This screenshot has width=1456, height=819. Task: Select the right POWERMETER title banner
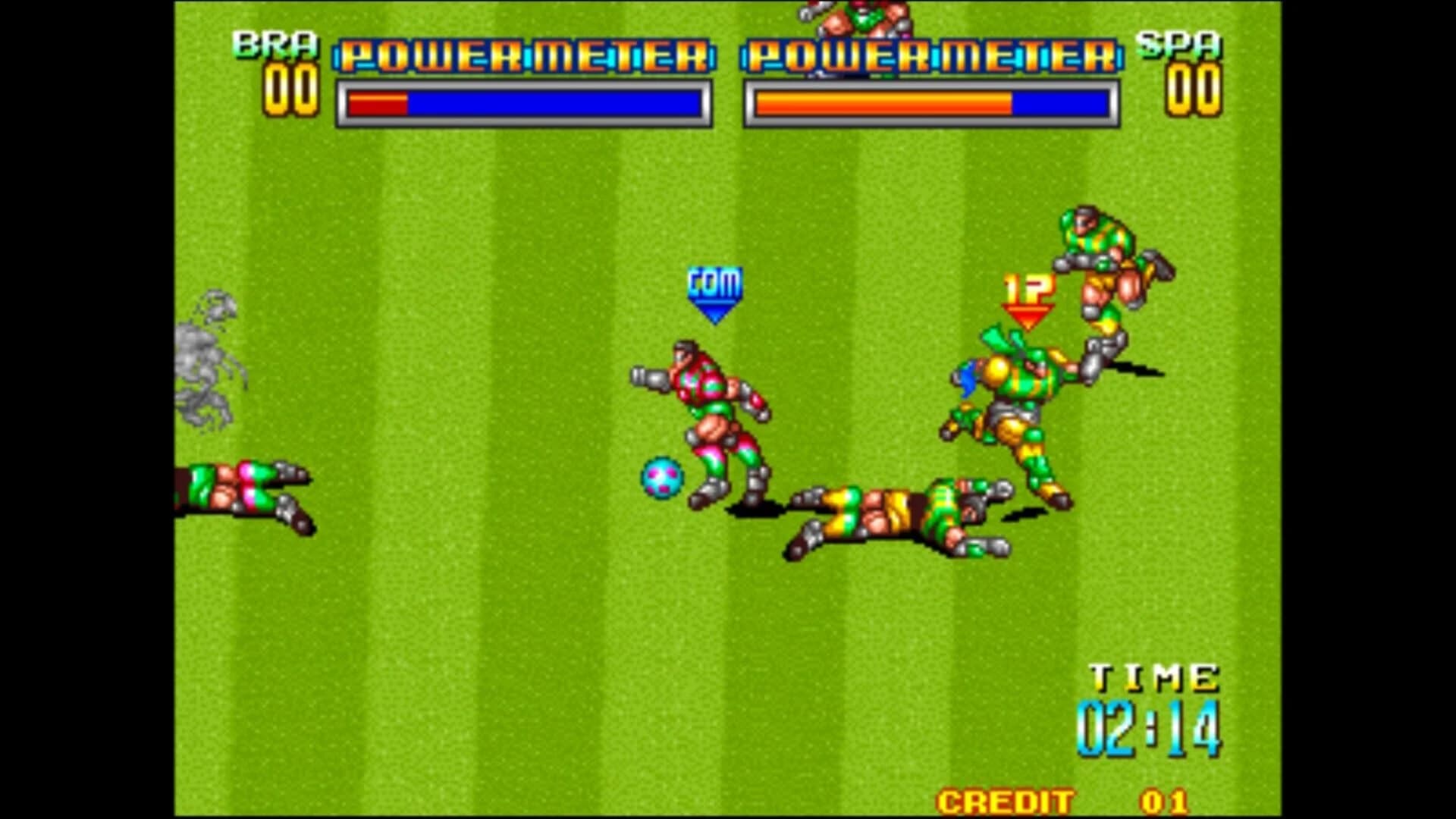[933, 55]
